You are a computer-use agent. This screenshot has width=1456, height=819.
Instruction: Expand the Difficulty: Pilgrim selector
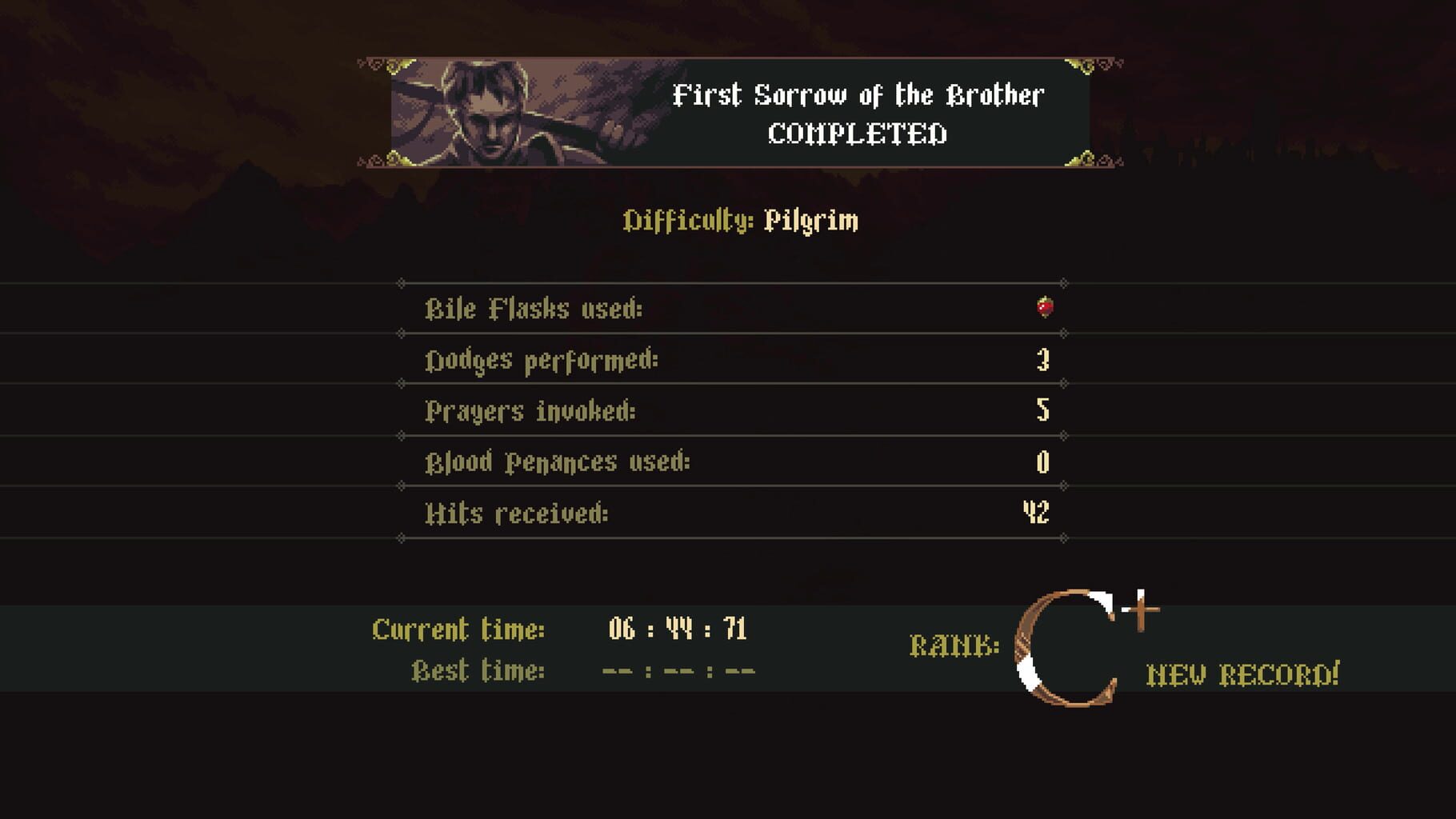pyautogui.click(x=742, y=222)
